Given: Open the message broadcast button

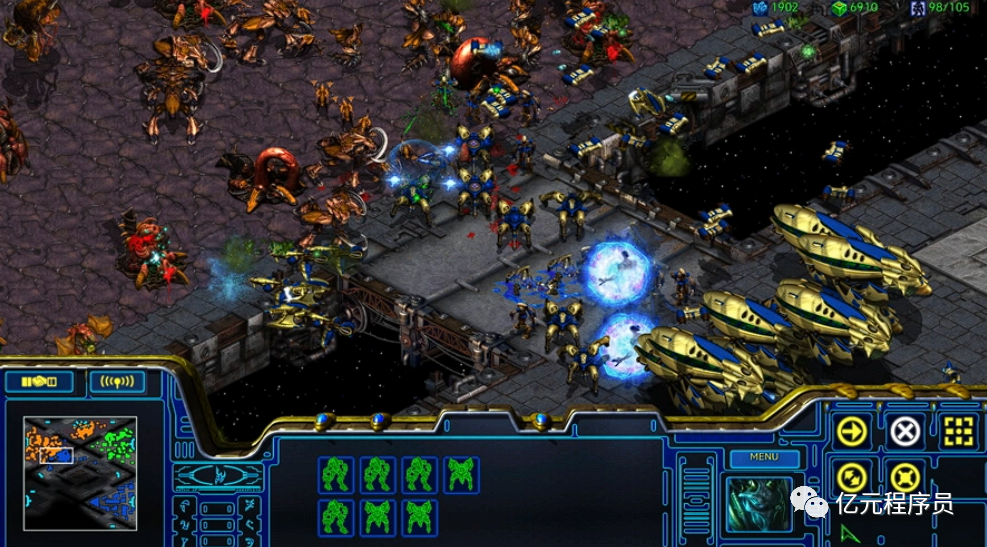Looking at the screenshot, I should click(116, 382).
